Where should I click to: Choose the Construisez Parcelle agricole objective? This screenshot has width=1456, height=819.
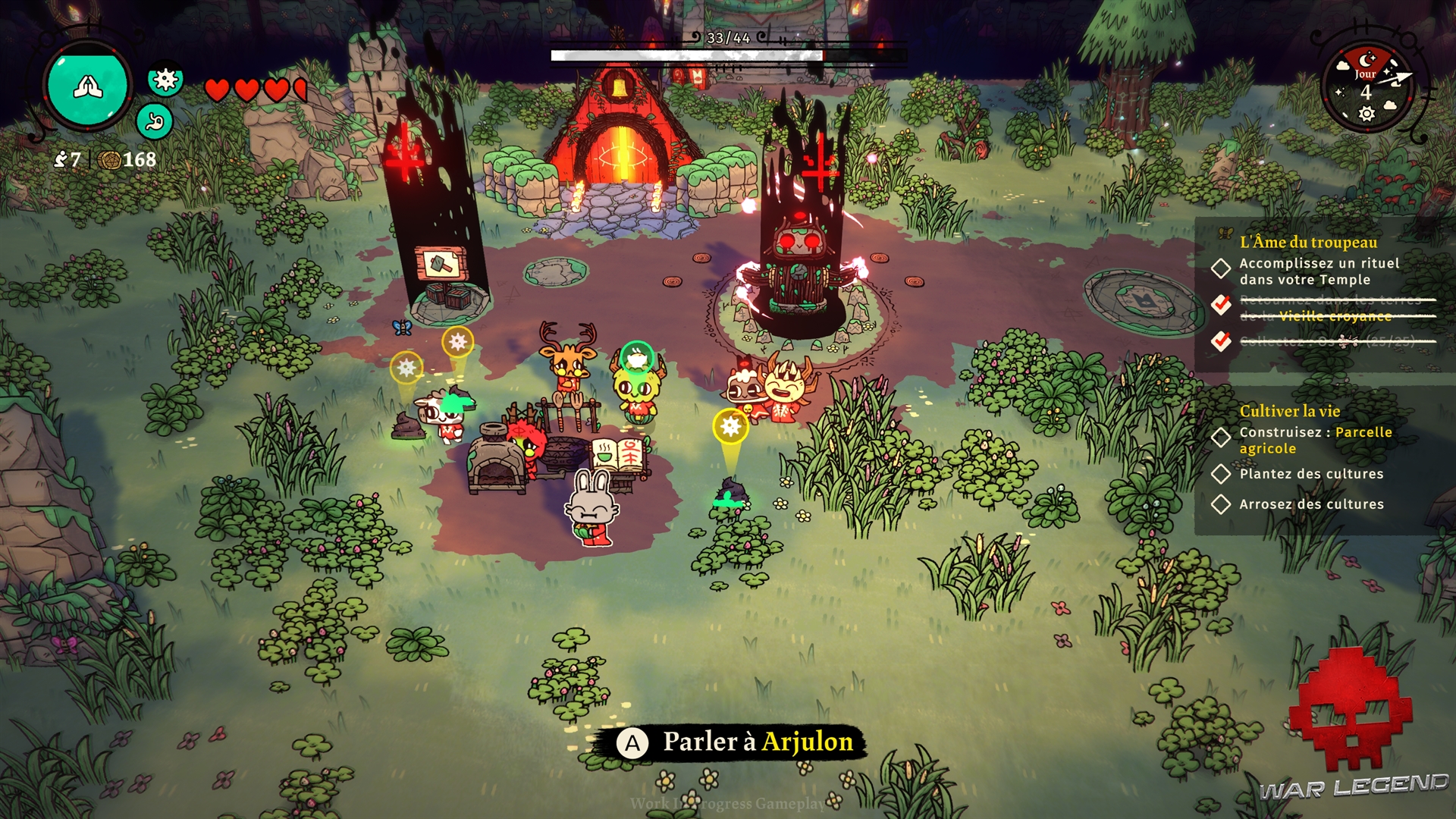click(x=1315, y=440)
